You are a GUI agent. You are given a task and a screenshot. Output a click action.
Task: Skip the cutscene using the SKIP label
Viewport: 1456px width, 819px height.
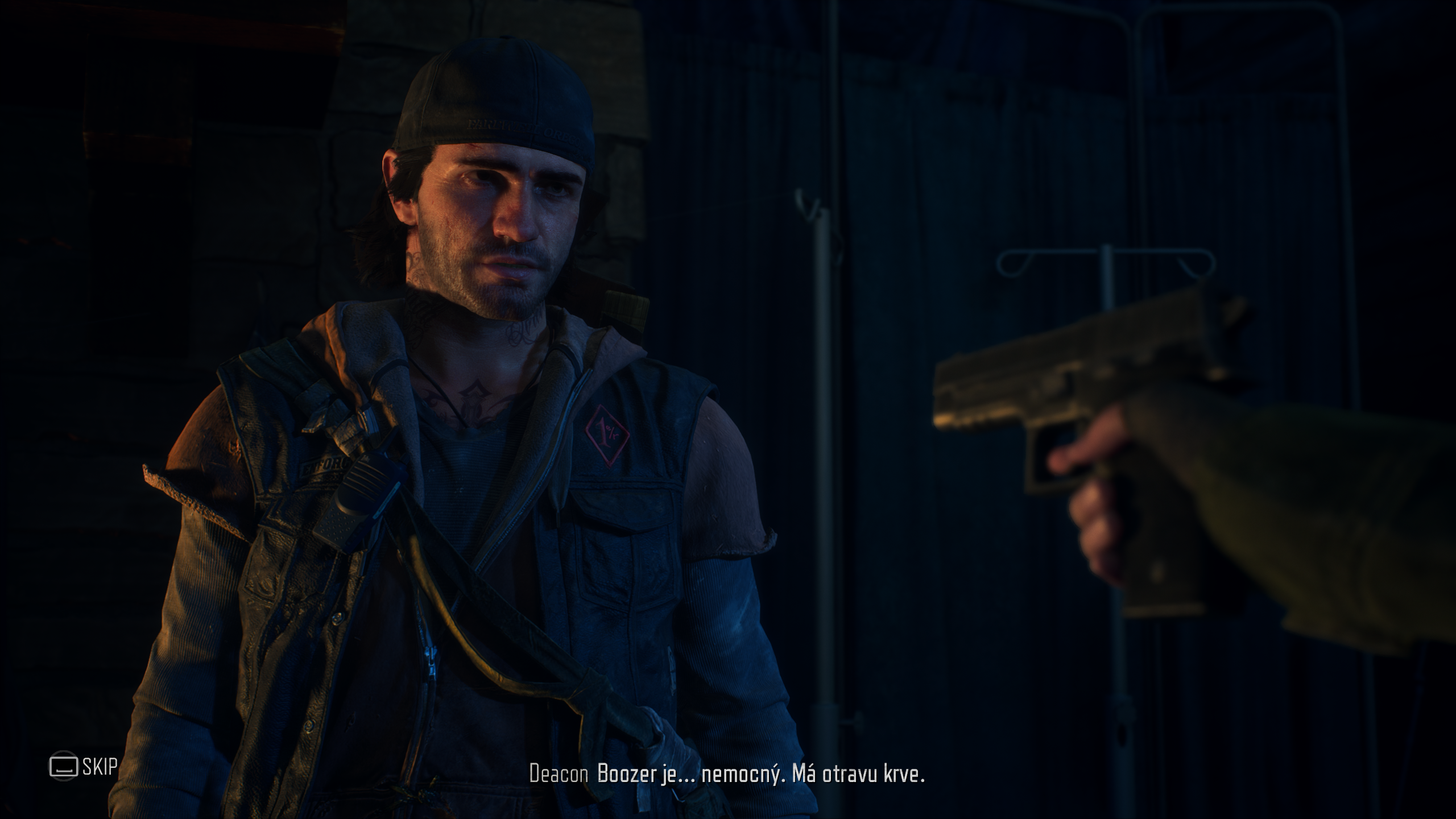100,766
